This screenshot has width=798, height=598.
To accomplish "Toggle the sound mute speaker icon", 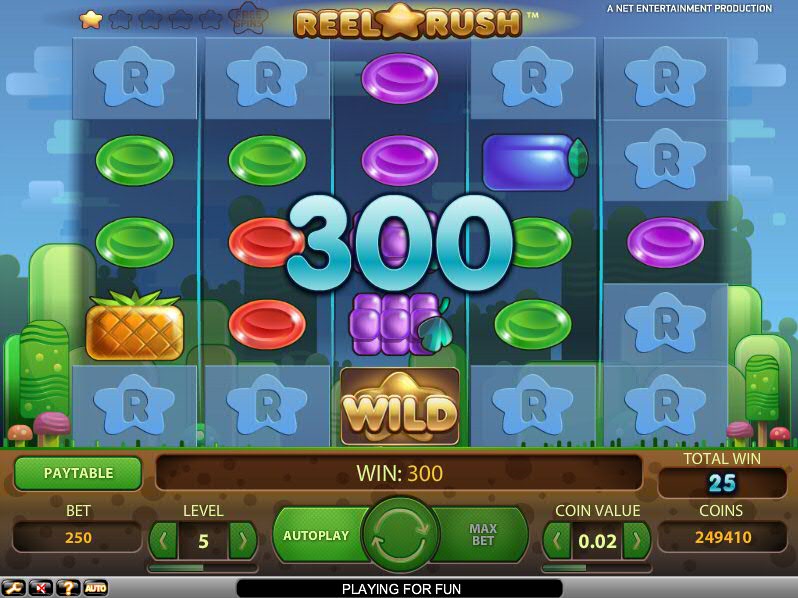I will 41,588.
